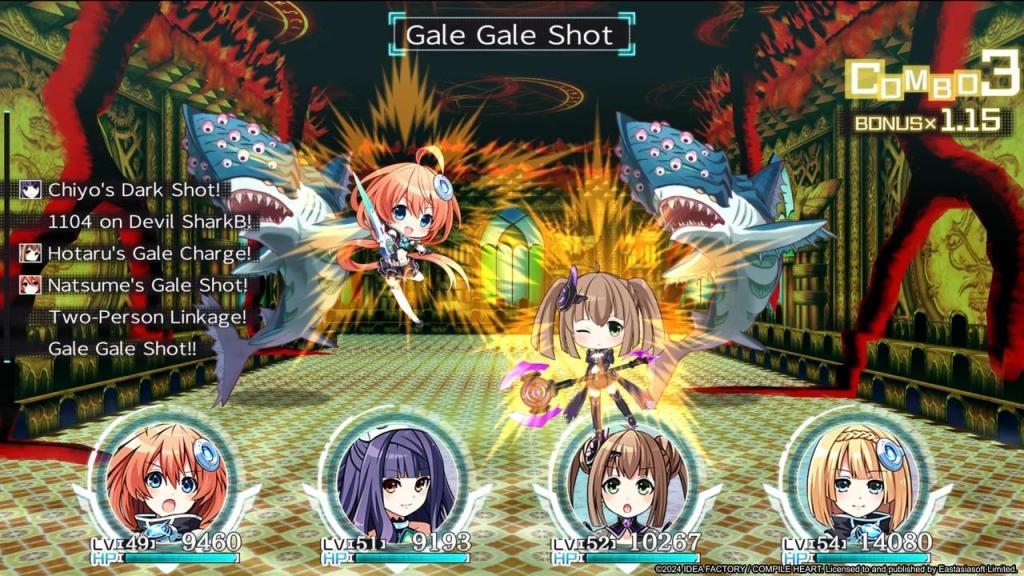The height and width of the screenshot is (576, 1024).
Task: Pick the brown twin-tail Lv 52 portrait
Action: pos(618,479)
